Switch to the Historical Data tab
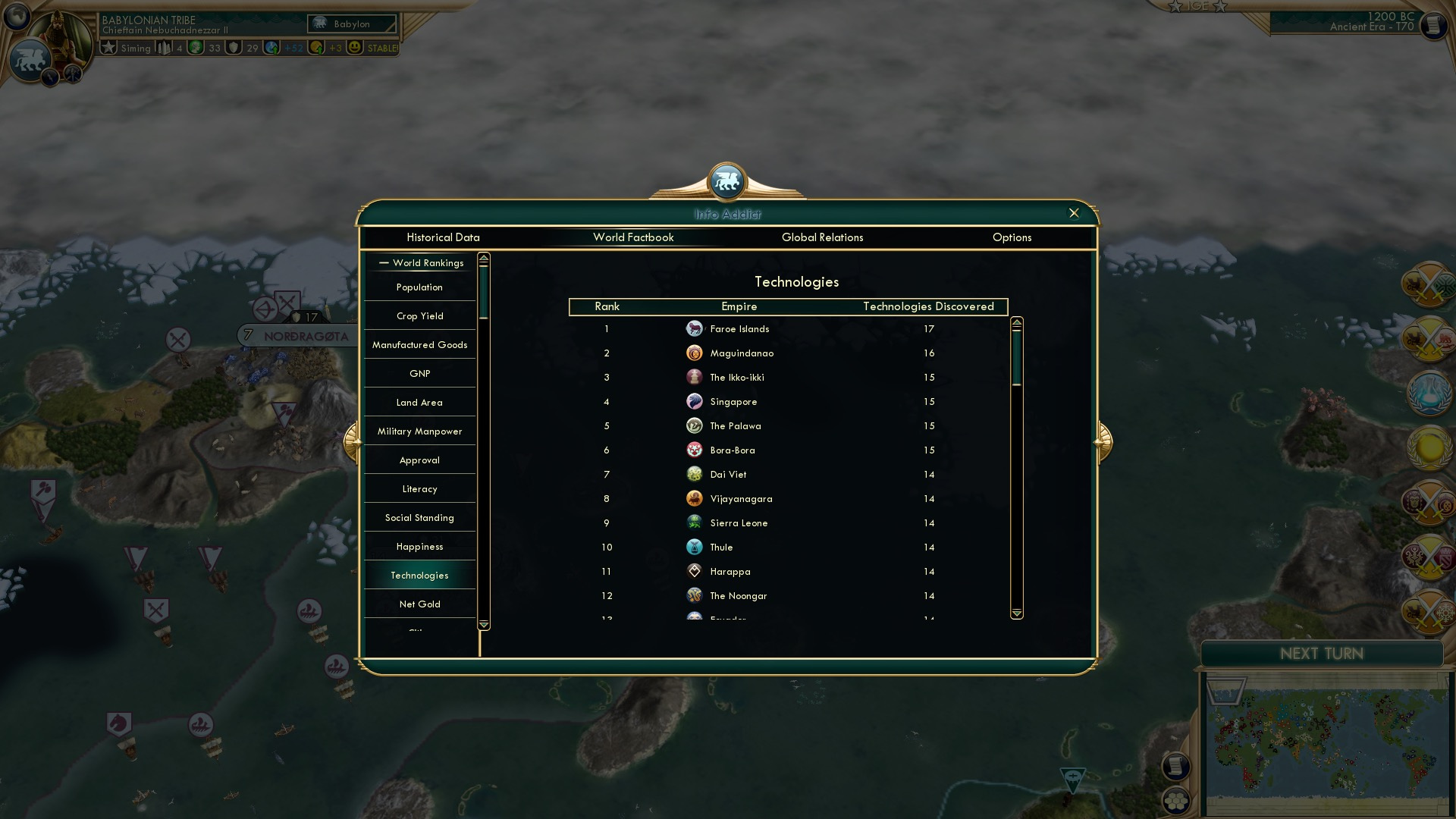The height and width of the screenshot is (819, 1456). (x=443, y=237)
